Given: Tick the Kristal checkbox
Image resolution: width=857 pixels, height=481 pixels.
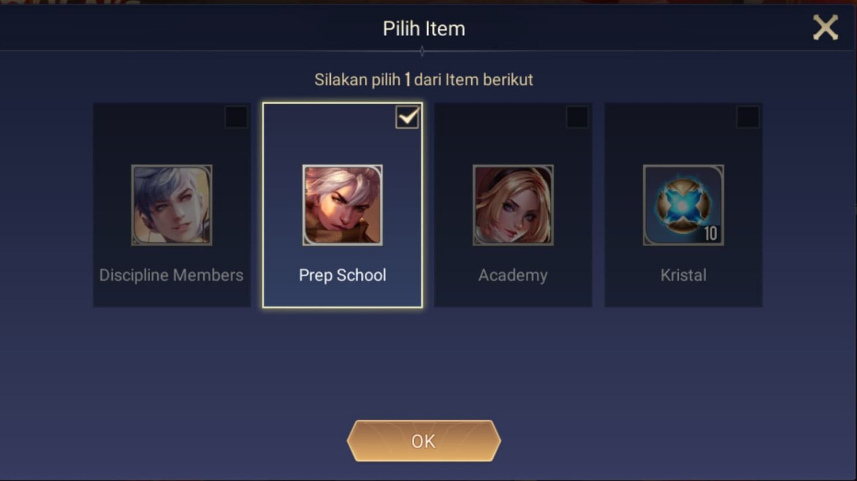Looking at the screenshot, I should pos(747,117).
